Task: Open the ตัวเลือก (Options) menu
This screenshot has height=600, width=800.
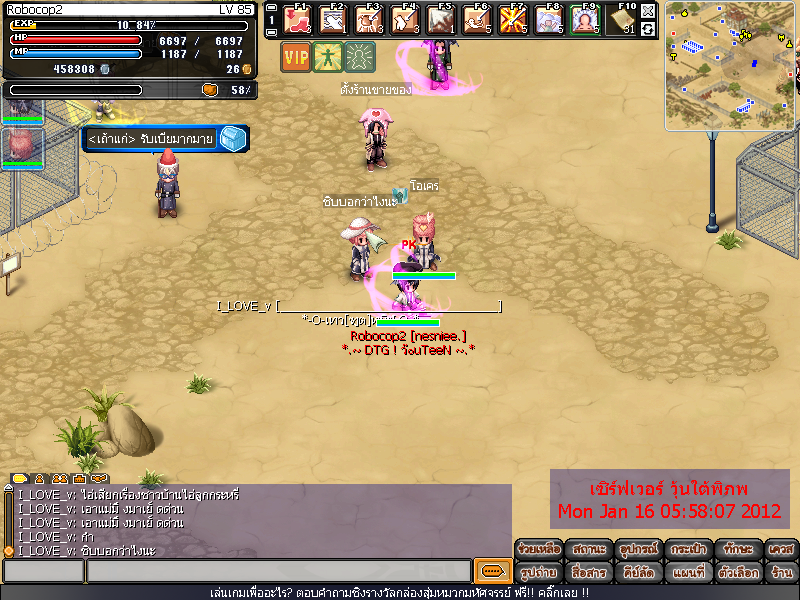Action: (x=737, y=573)
